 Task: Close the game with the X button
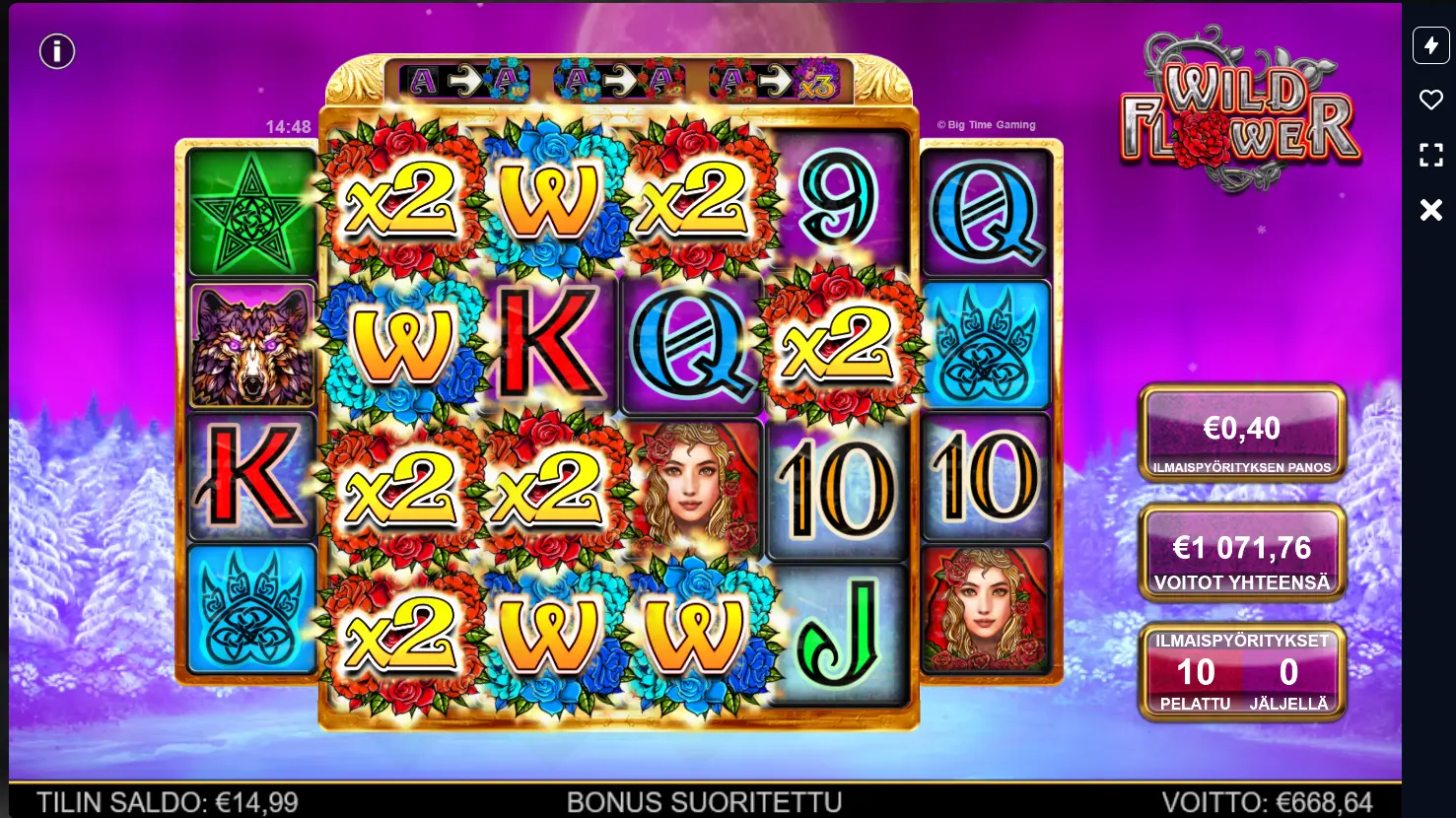(1430, 209)
